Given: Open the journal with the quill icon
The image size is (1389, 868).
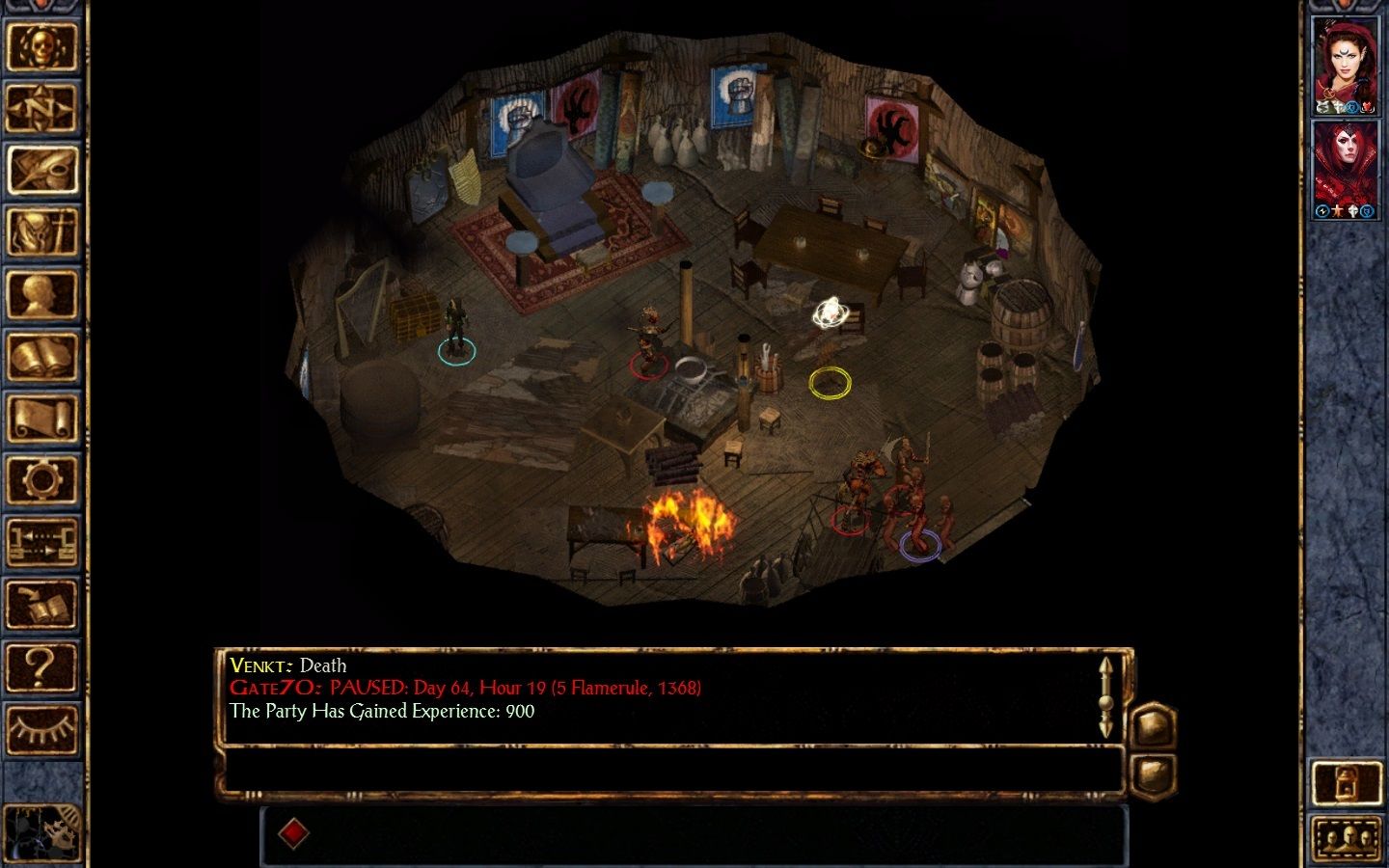Looking at the screenshot, I should [41, 170].
